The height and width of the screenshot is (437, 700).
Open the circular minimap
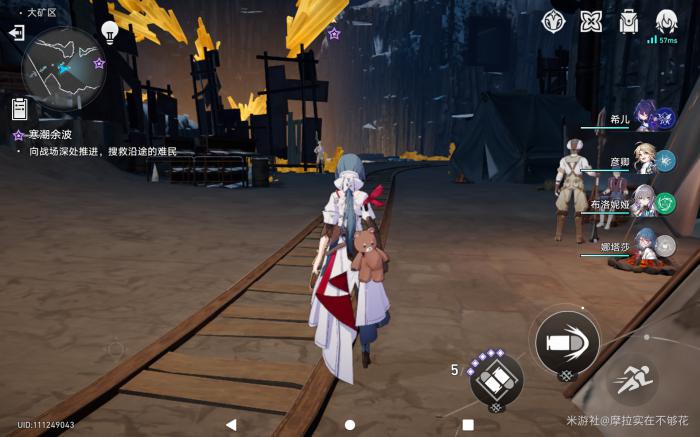[63, 68]
